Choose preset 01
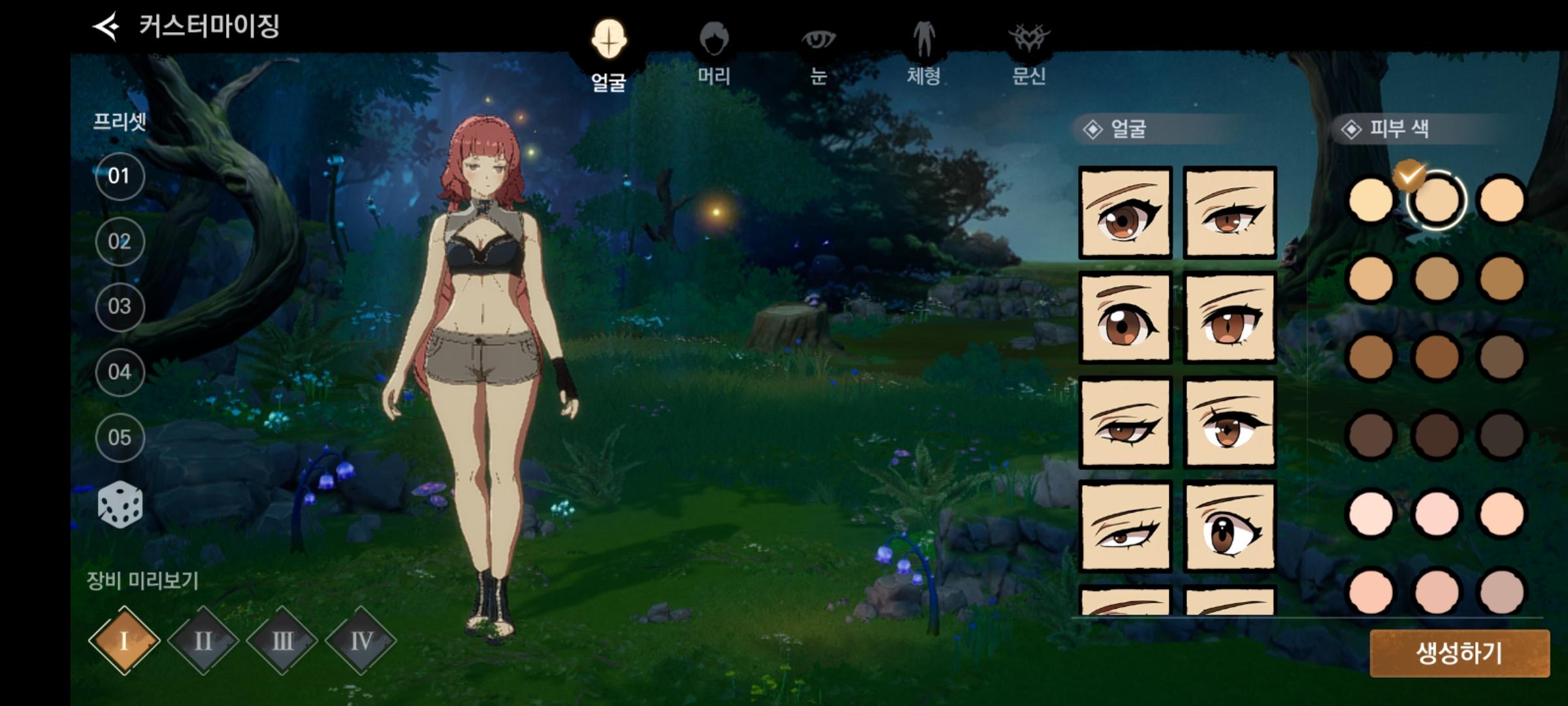The height and width of the screenshot is (706, 1568). pyautogui.click(x=120, y=176)
